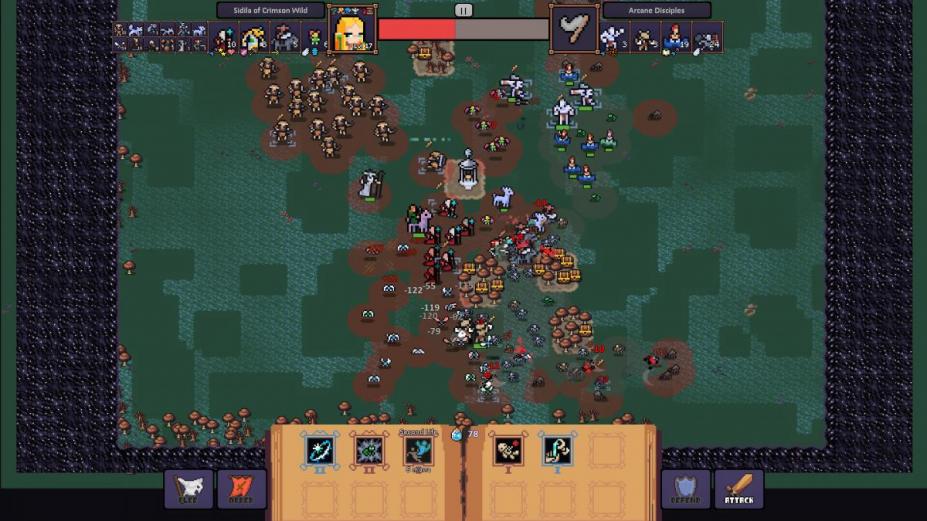Switch army to Defend stance
This screenshot has height=521, width=927.
[686, 489]
